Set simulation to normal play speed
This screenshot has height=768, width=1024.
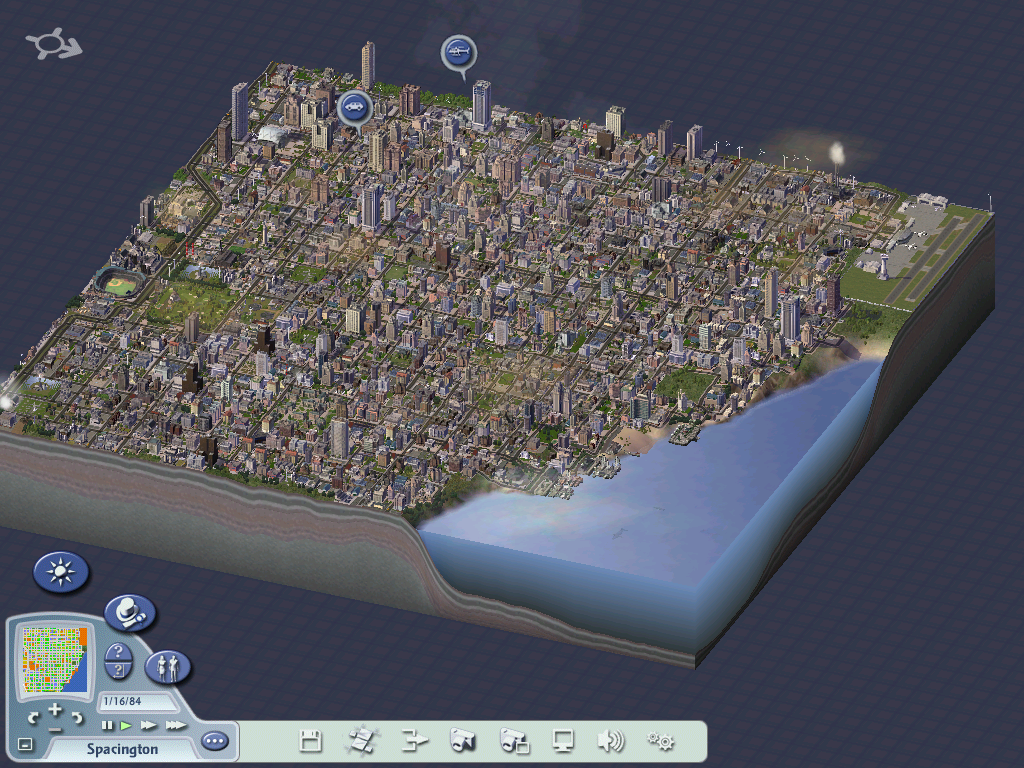click(x=127, y=725)
